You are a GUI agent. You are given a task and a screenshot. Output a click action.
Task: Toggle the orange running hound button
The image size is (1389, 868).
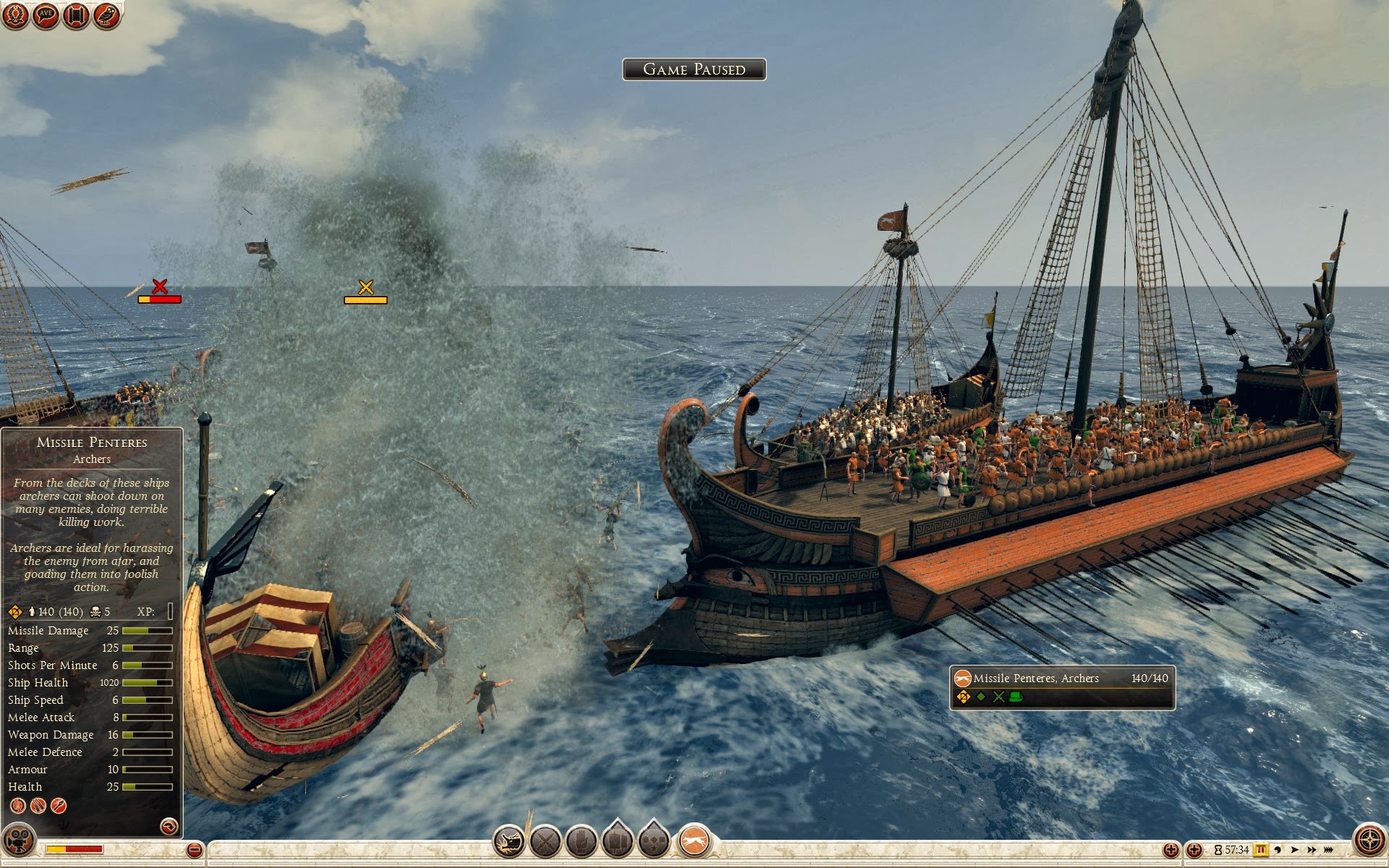(x=694, y=842)
